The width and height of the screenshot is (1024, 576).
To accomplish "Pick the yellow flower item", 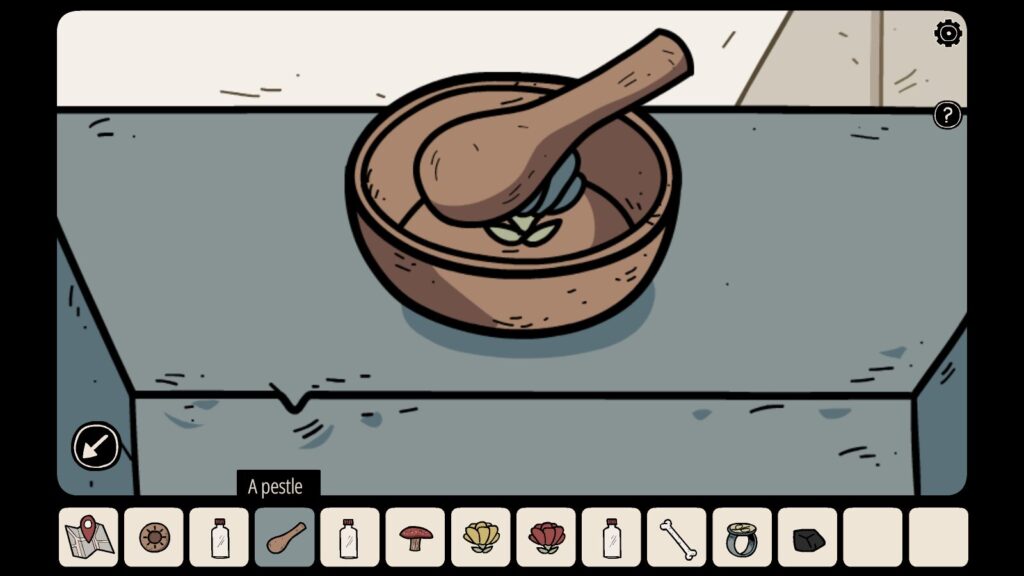I will [x=481, y=537].
